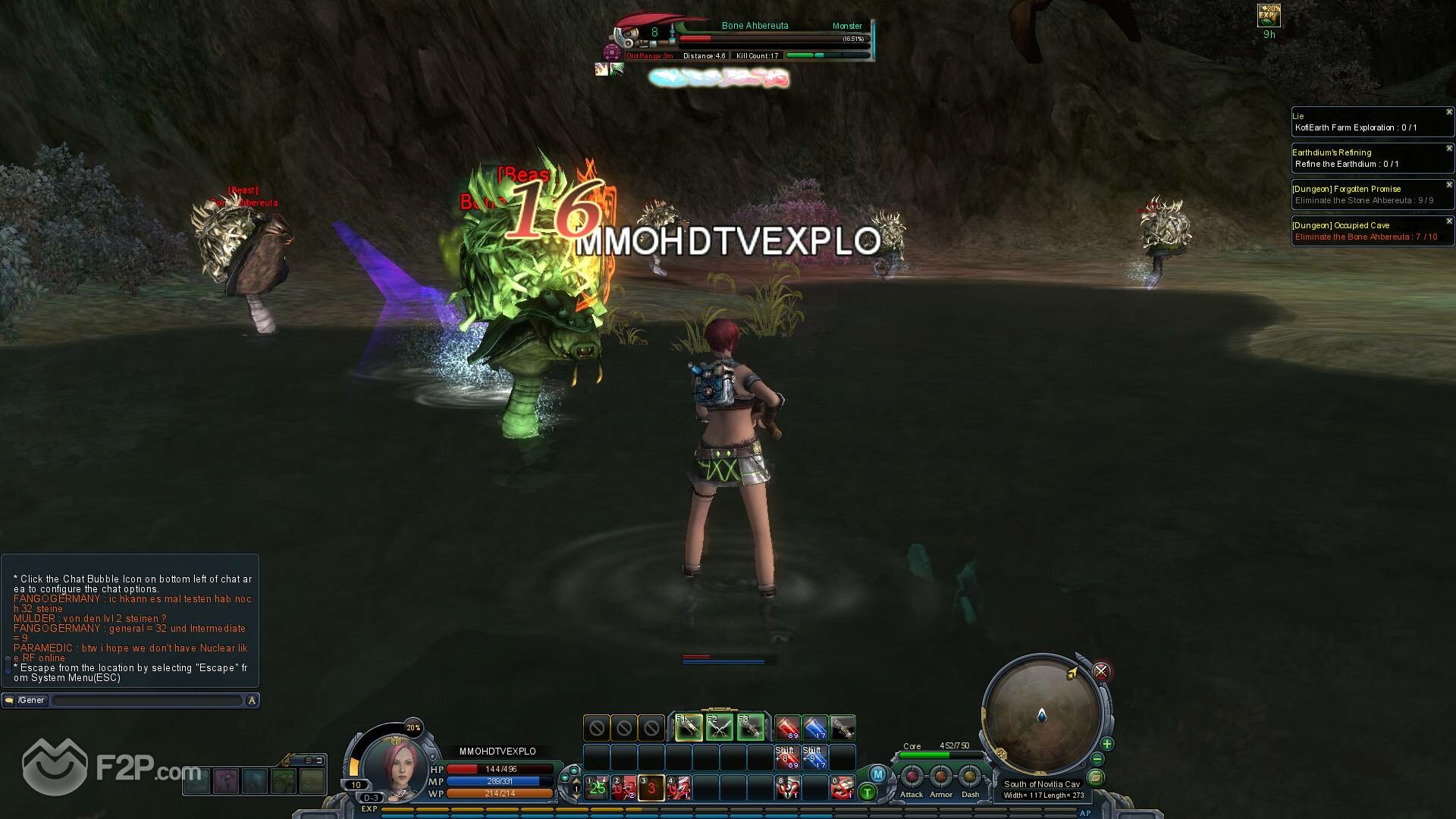Use the red potion with count 89
Viewport: 1456px width, 819px height.
point(787,728)
